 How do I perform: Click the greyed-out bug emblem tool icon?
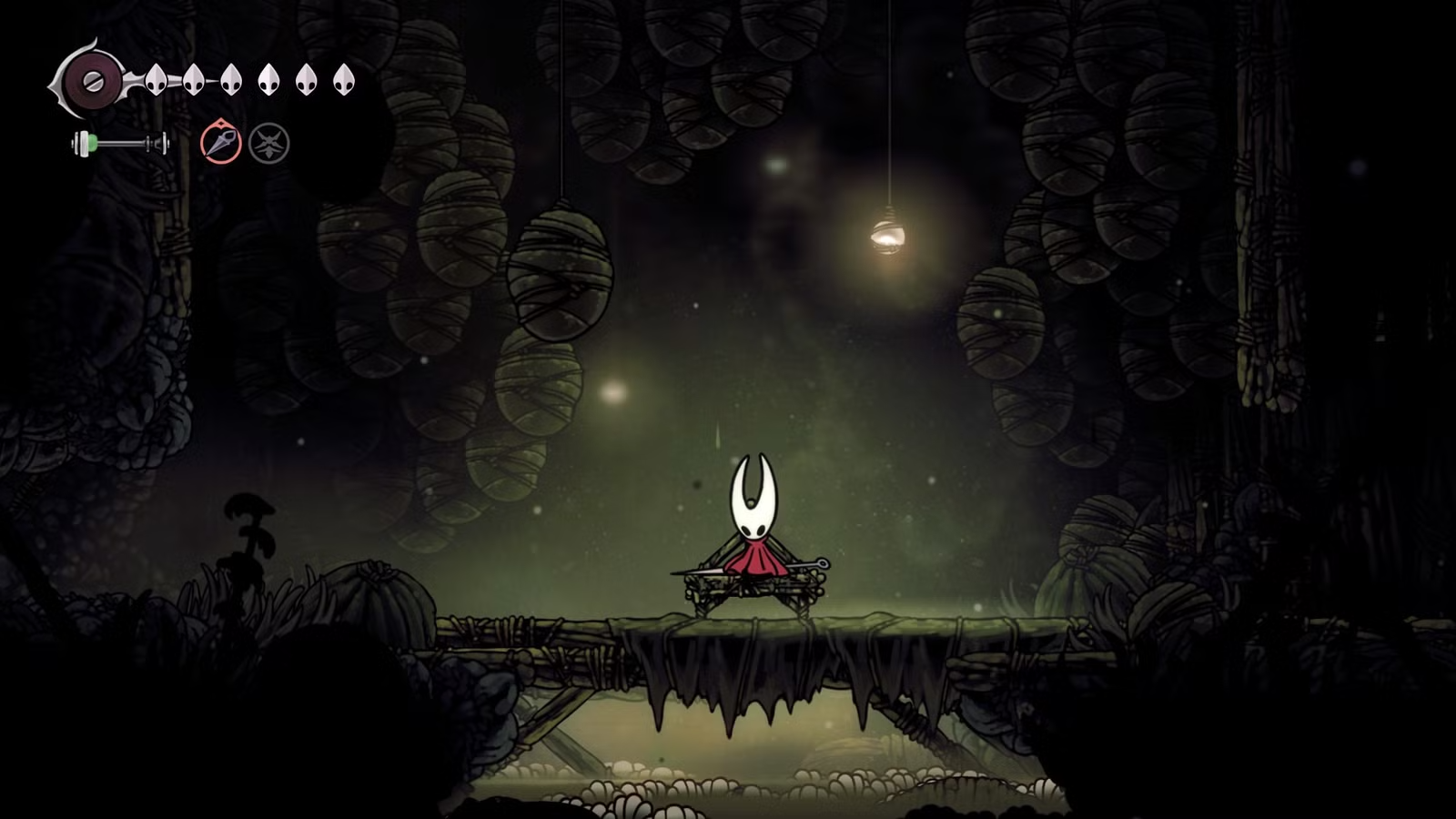269,144
